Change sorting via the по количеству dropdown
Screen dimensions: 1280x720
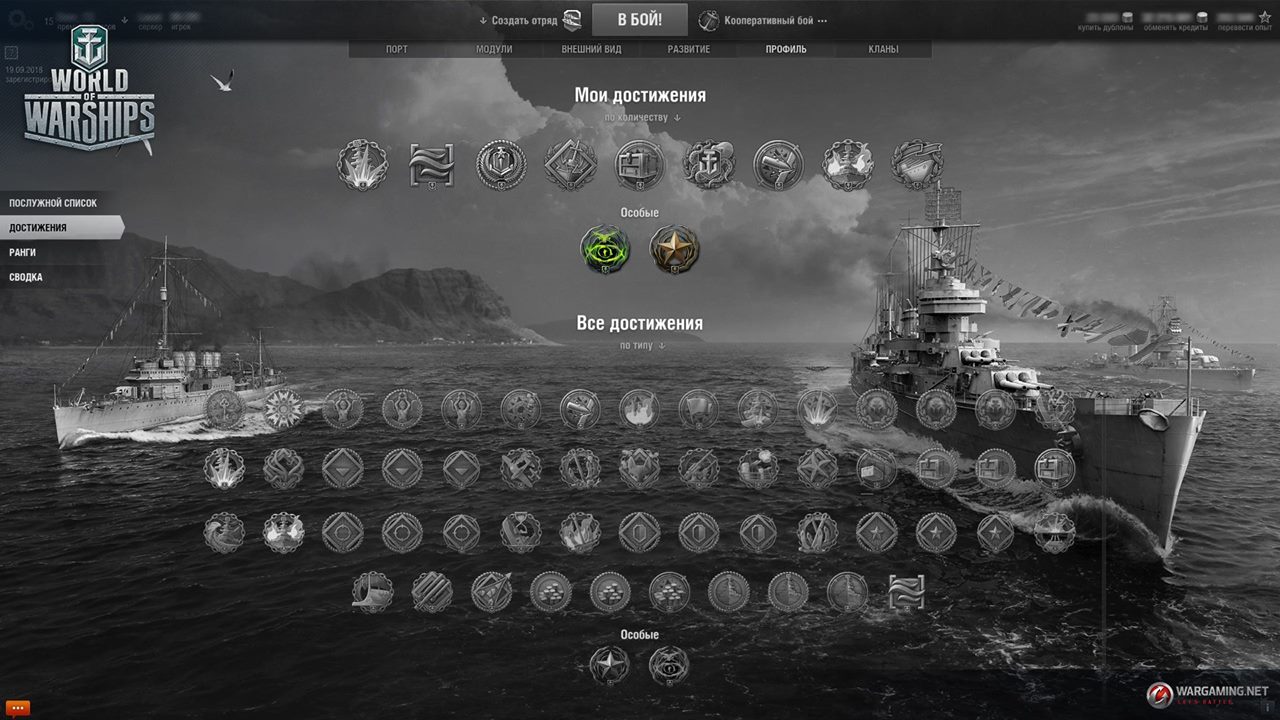pos(641,117)
